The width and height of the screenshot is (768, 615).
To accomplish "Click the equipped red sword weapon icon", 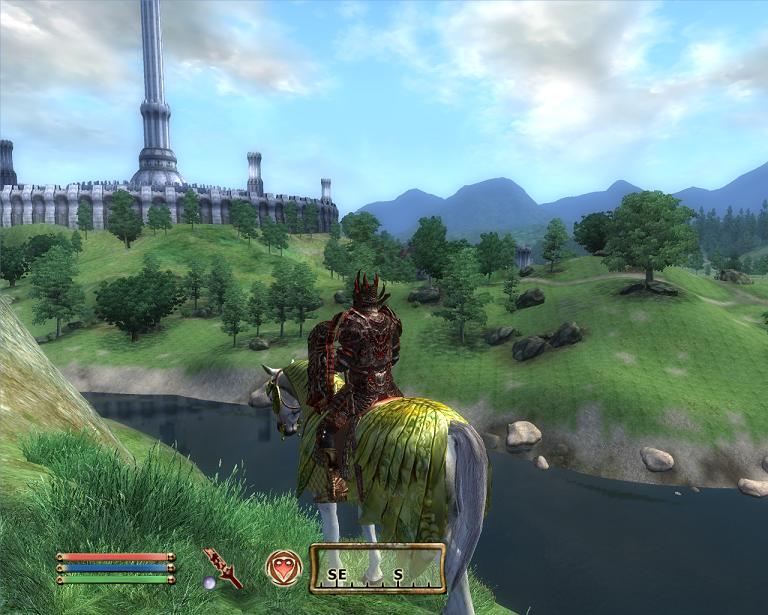I will tap(223, 567).
